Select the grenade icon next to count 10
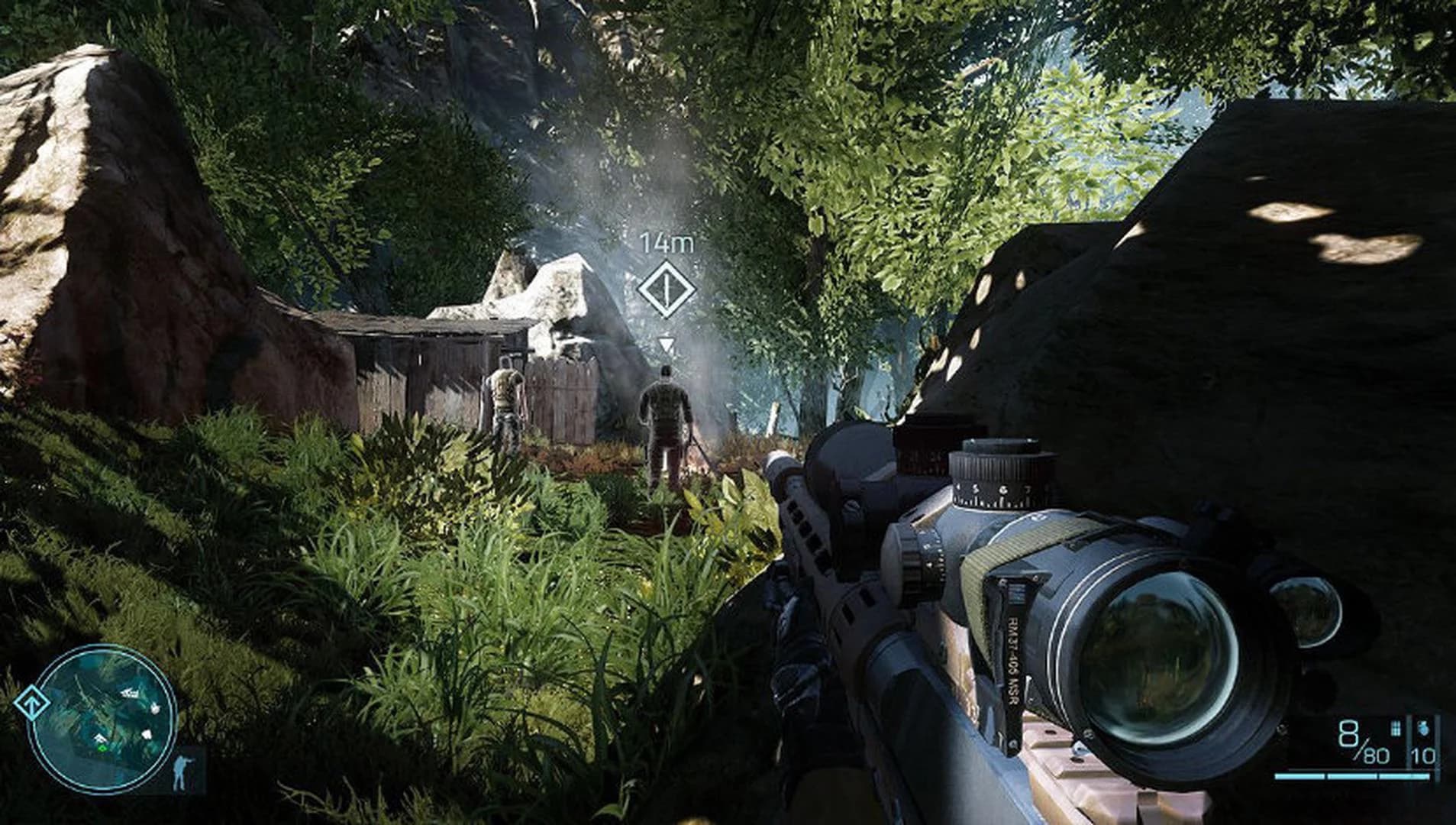Screen dimensions: 1456x825 coord(1425,728)
